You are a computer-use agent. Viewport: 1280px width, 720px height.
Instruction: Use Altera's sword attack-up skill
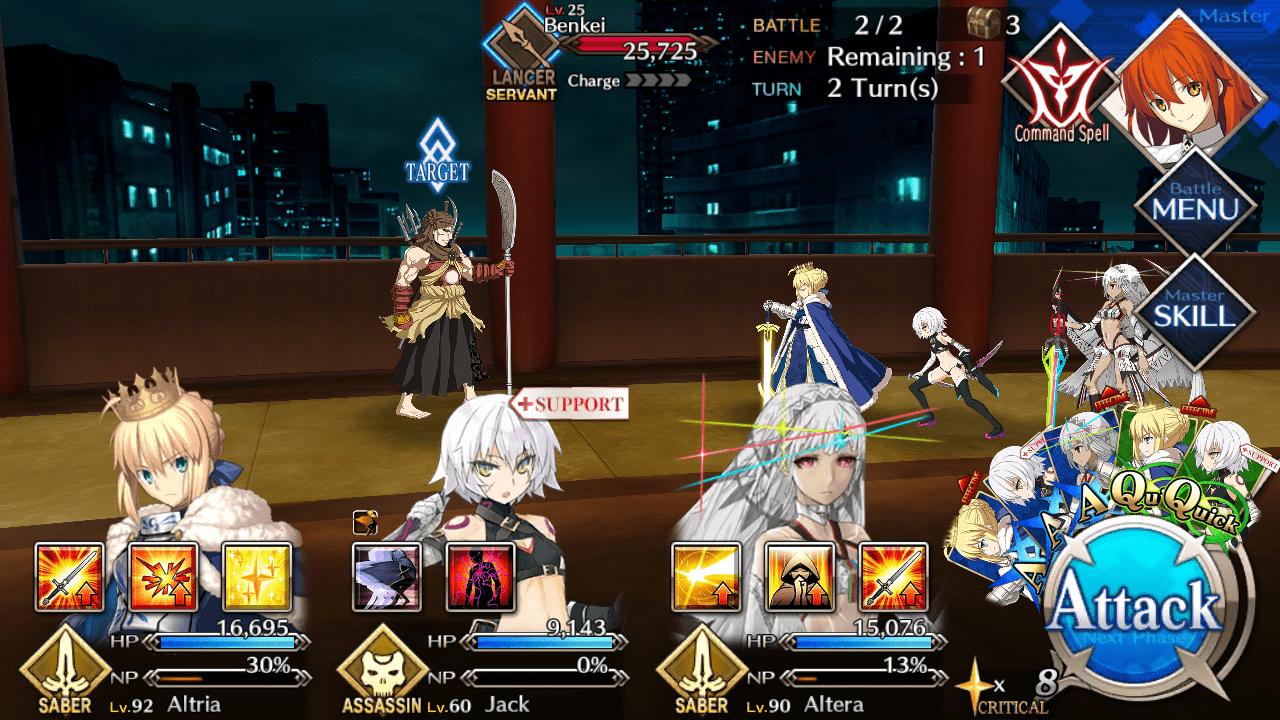(893, 577)
